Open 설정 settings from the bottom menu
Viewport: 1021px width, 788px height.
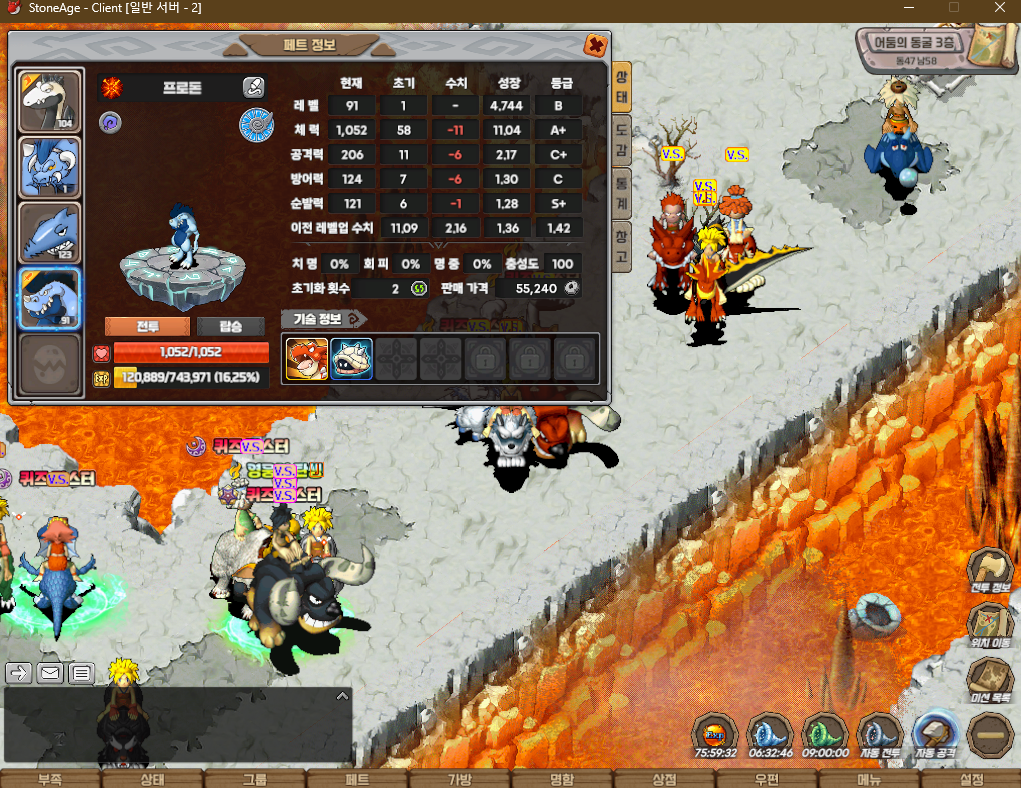click(971, 780)
